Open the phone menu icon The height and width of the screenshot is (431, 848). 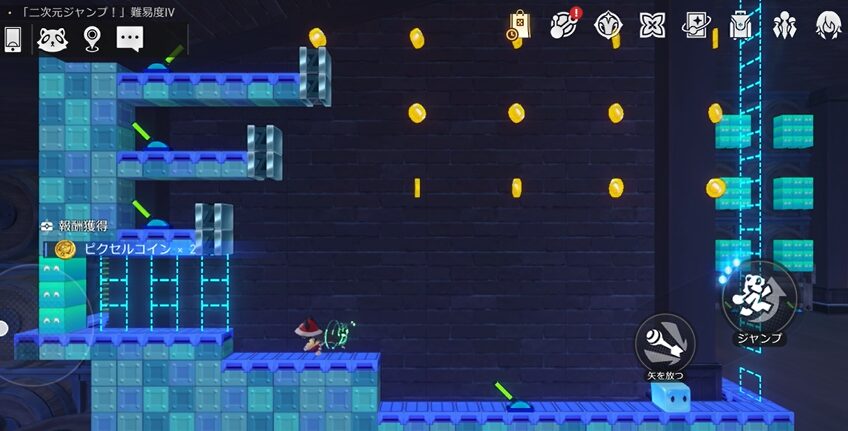pyautogui.click(x=14, y=39)
